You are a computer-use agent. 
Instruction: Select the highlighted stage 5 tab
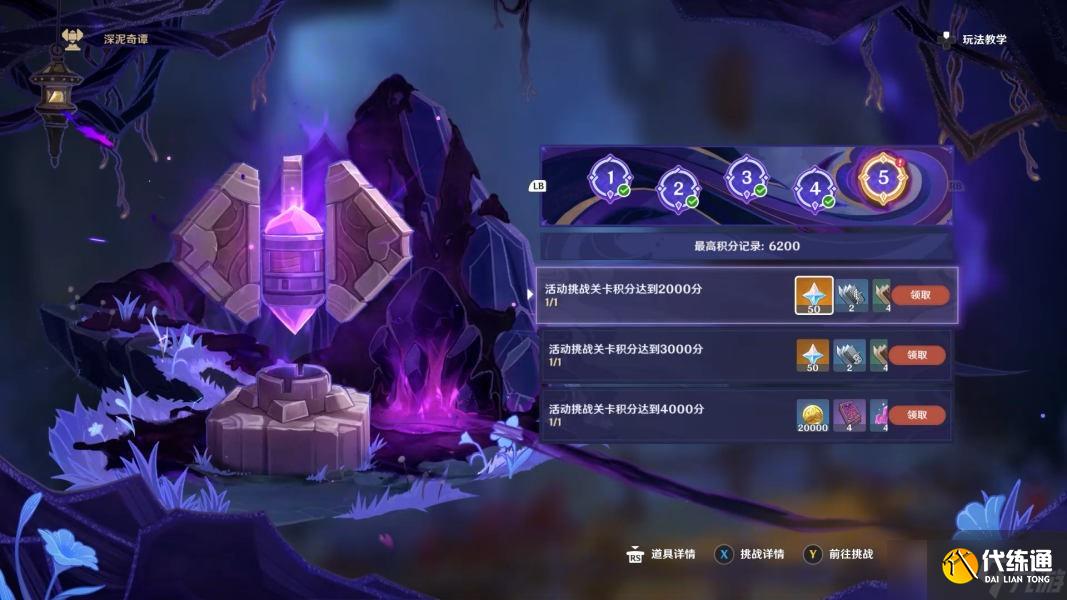[882, 179]
